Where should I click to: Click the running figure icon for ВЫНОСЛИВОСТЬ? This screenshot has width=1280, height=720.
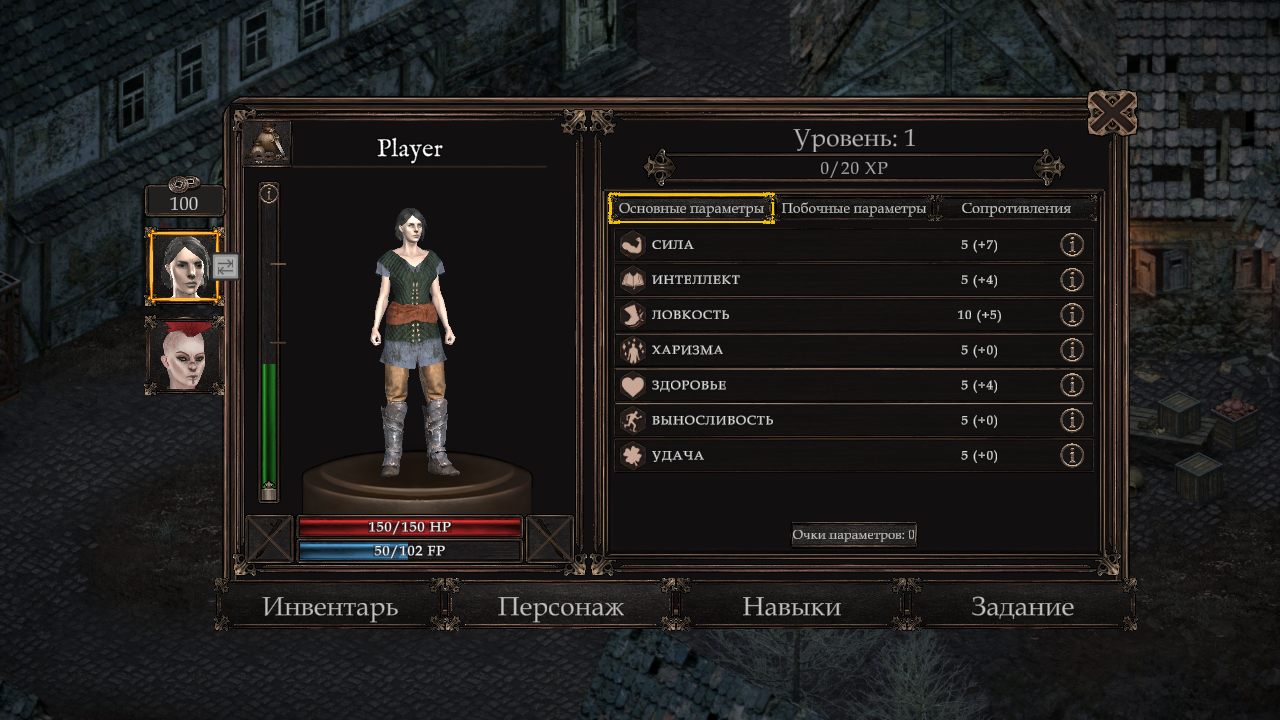634,419
